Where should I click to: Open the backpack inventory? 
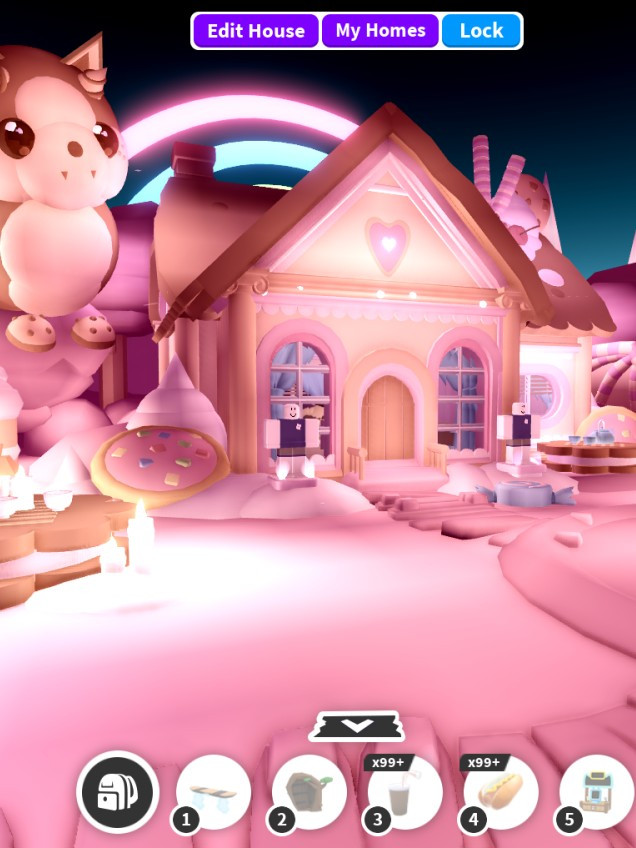118,791
